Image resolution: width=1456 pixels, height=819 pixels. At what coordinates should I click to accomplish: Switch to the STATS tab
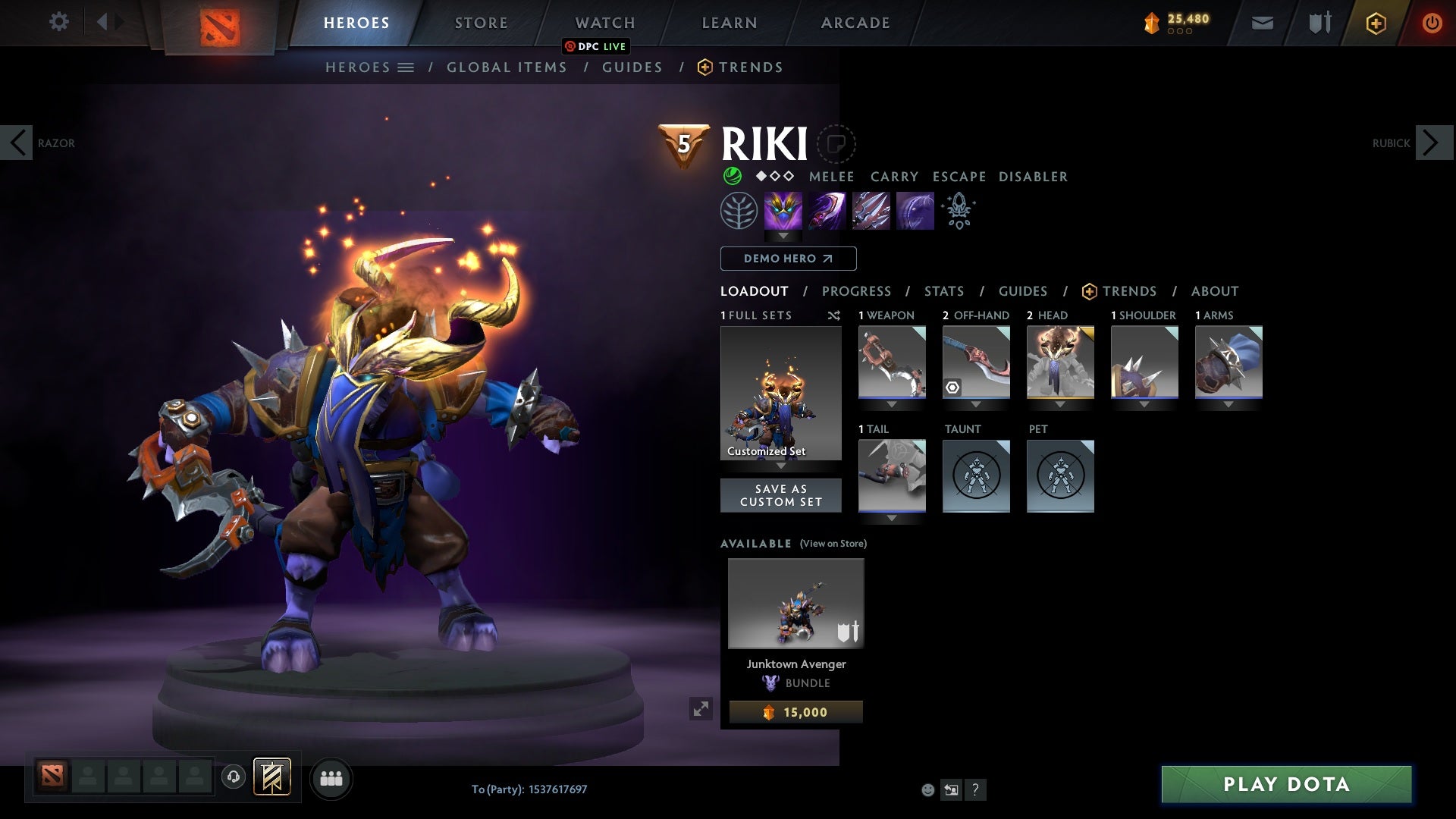pos(943,290)
